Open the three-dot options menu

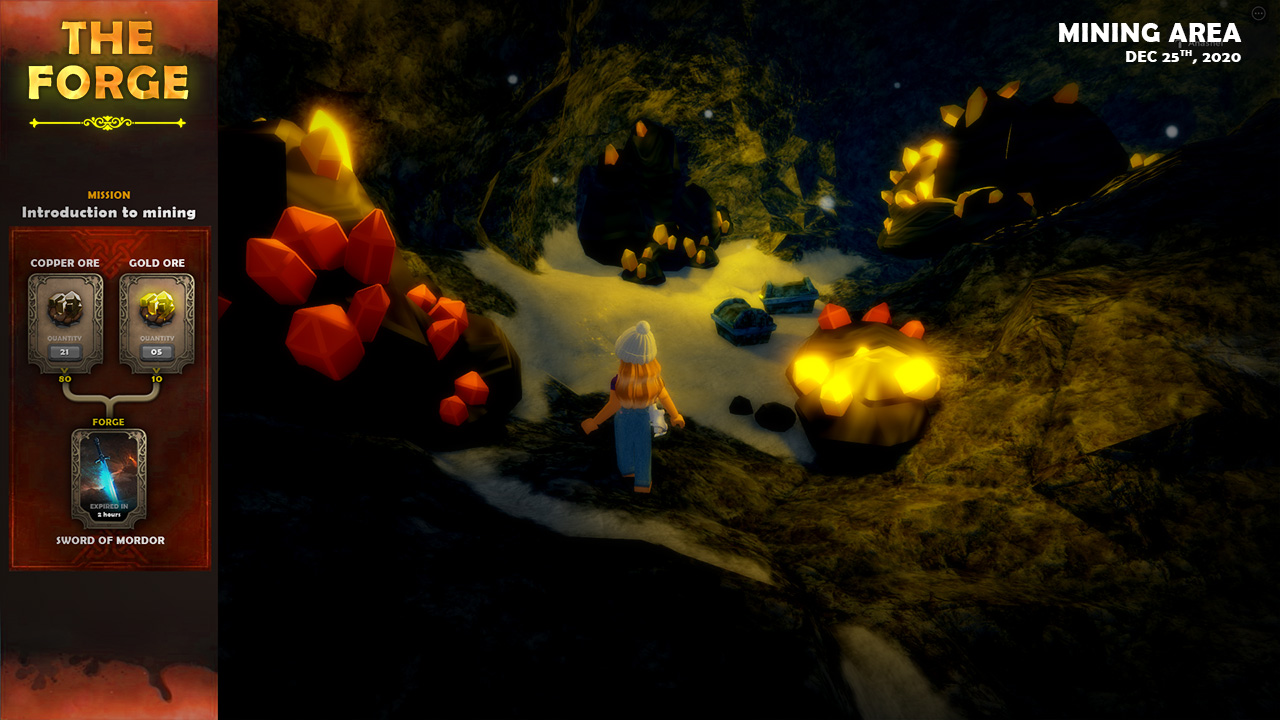(x=1258, y=13)
